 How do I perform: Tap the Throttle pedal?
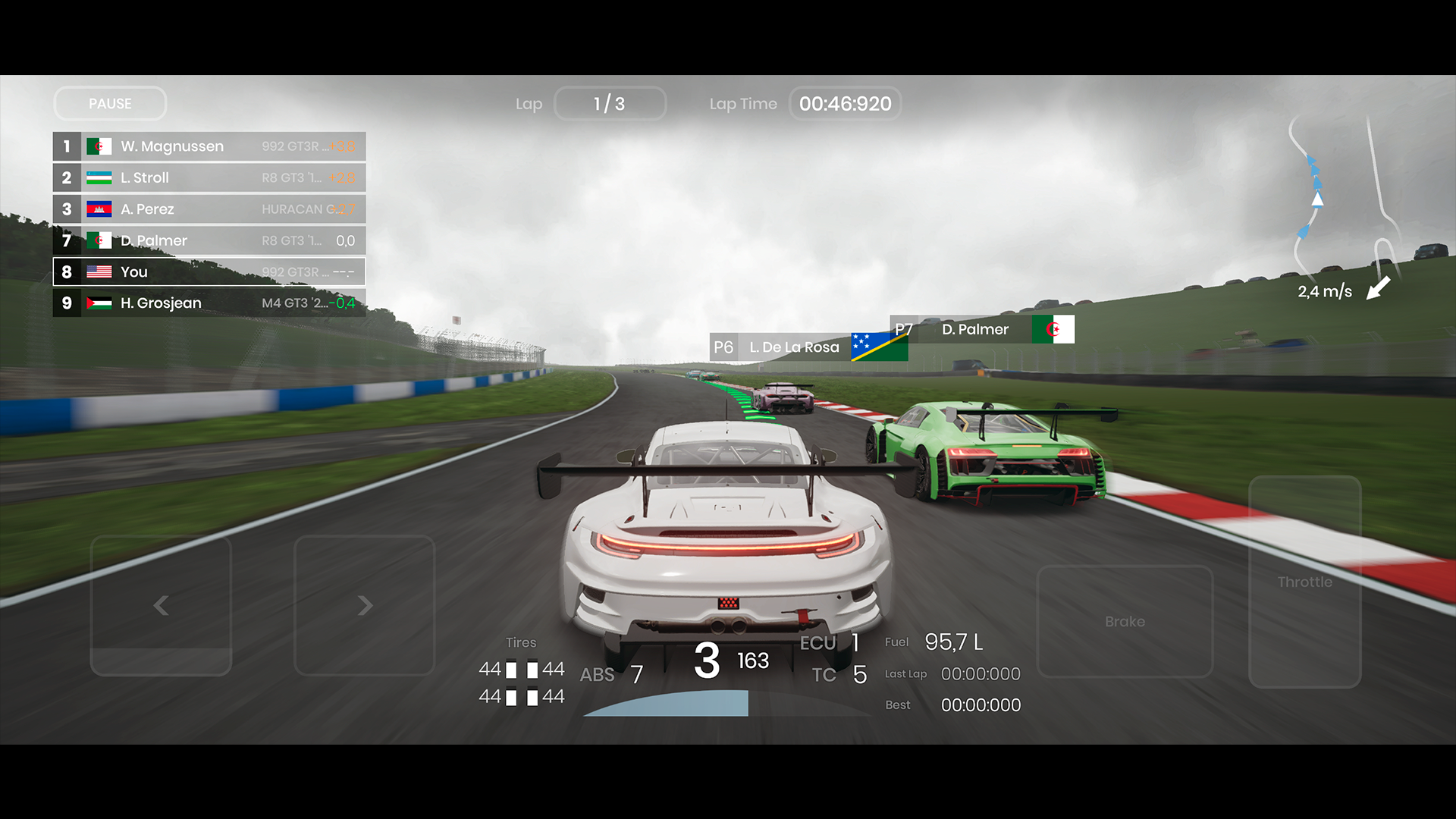1304,582
